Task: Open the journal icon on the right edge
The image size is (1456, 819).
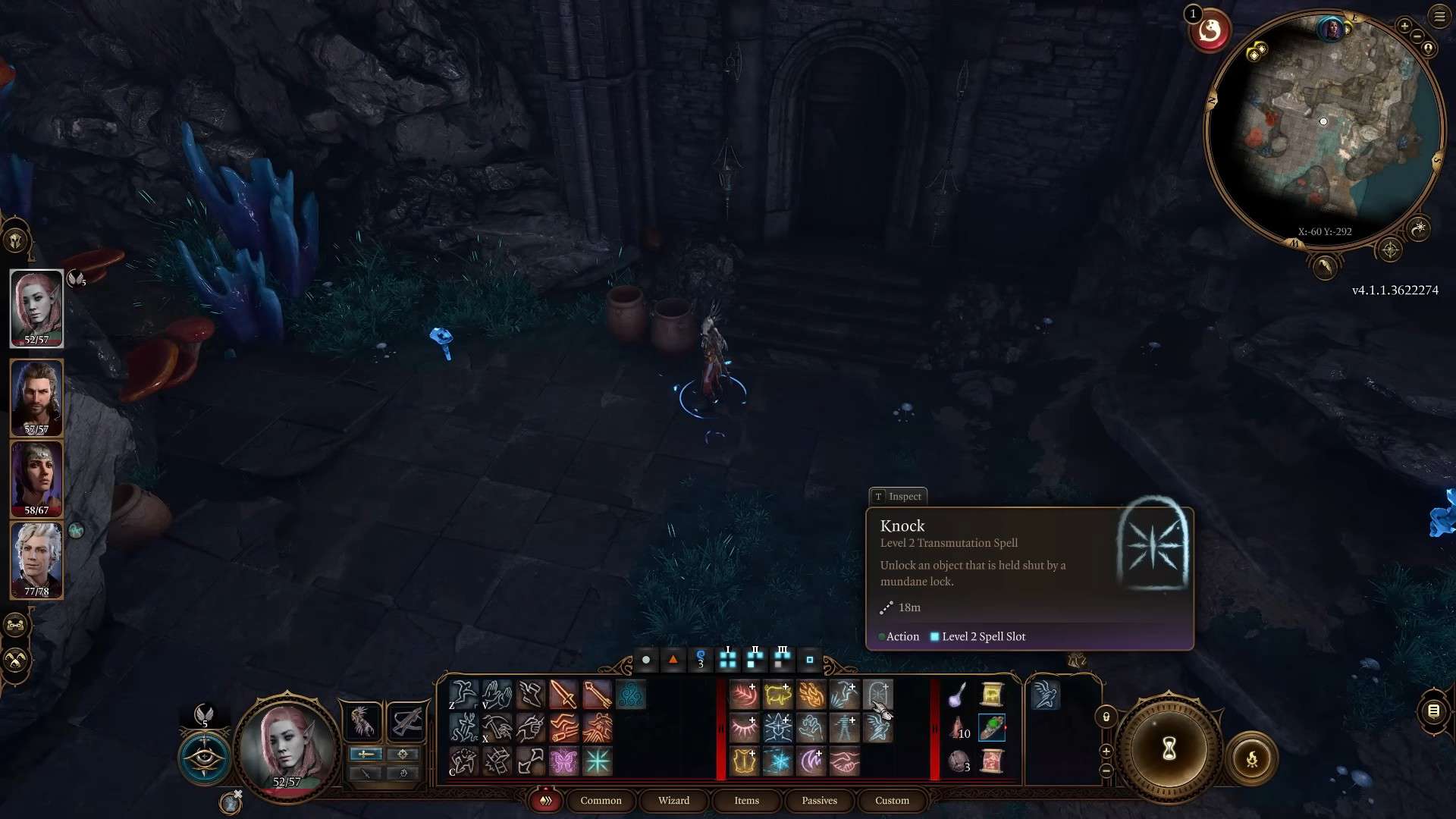Action: click(x=1432, y=713)
